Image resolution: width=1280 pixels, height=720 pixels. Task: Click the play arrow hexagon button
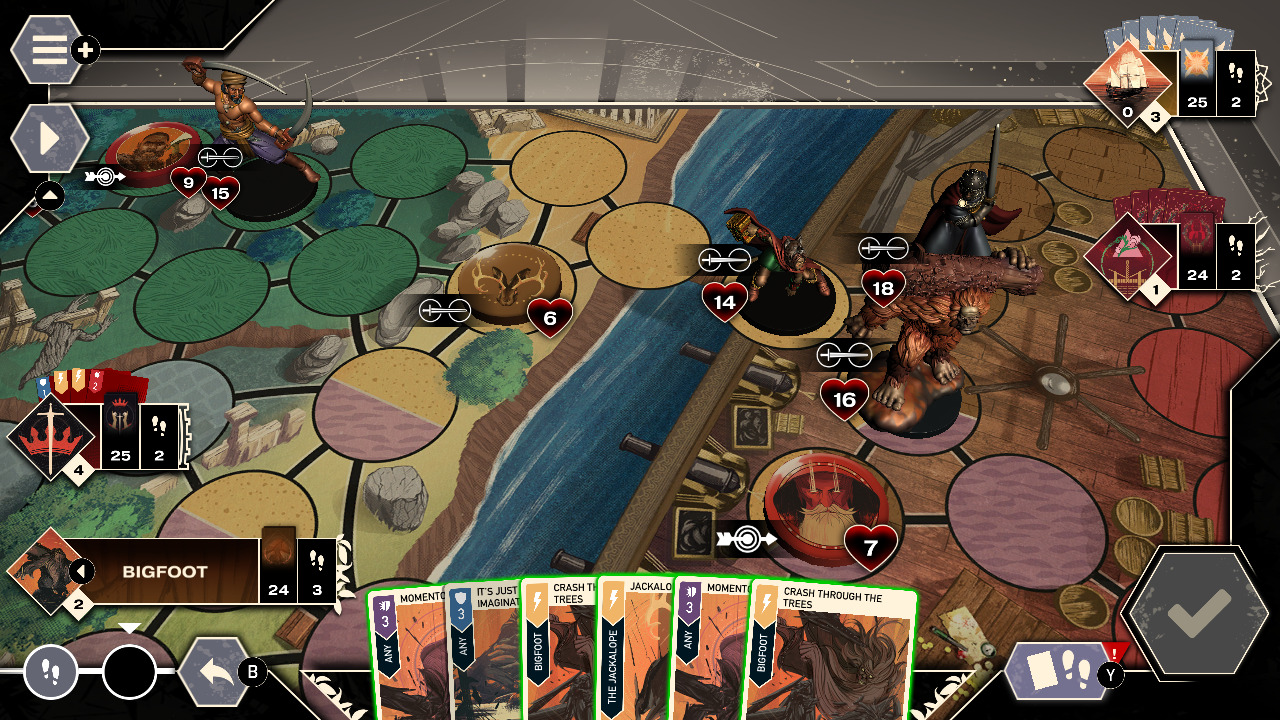click(x=49, y=139)
